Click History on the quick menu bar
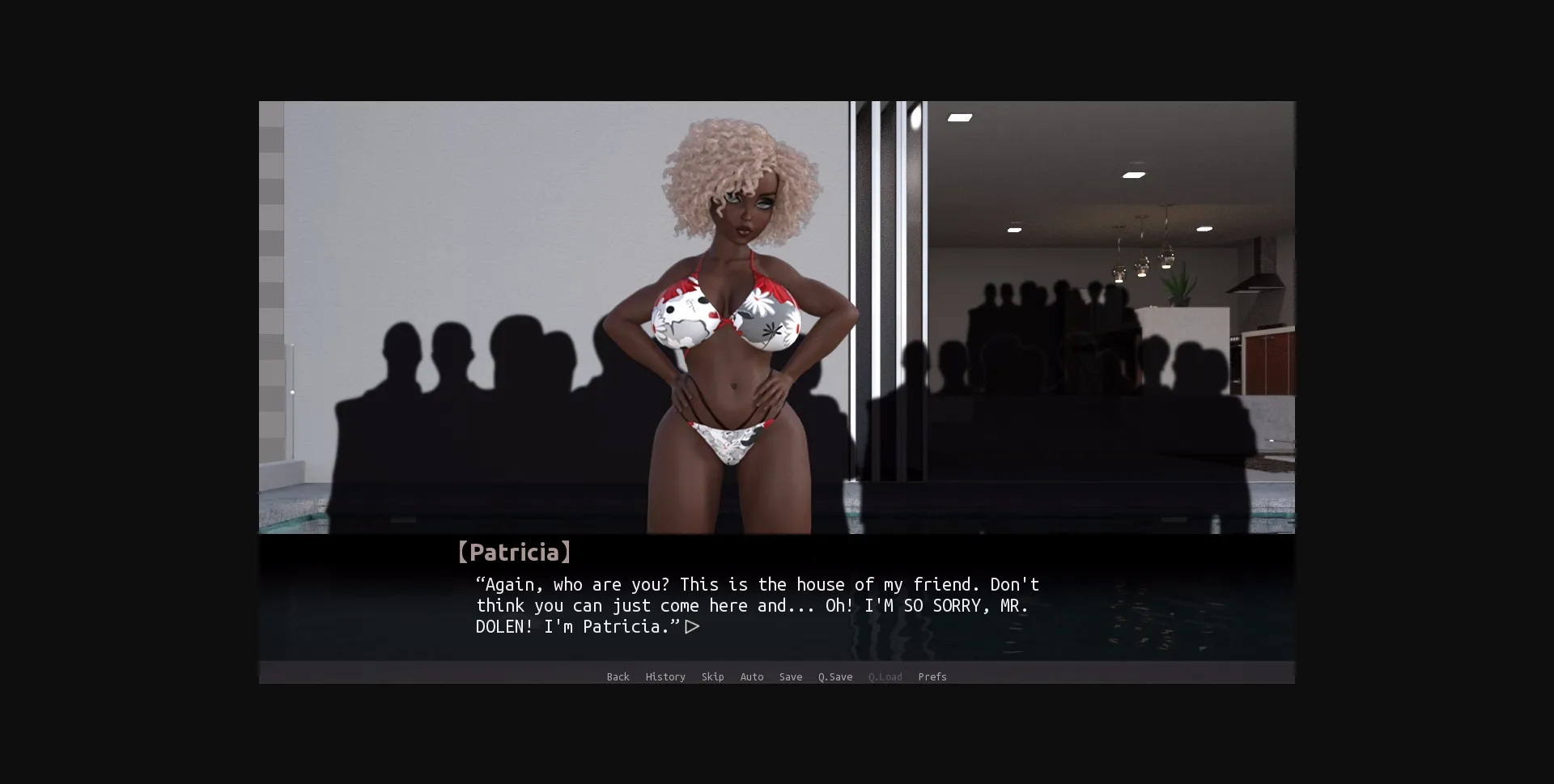 click(664, 677)
